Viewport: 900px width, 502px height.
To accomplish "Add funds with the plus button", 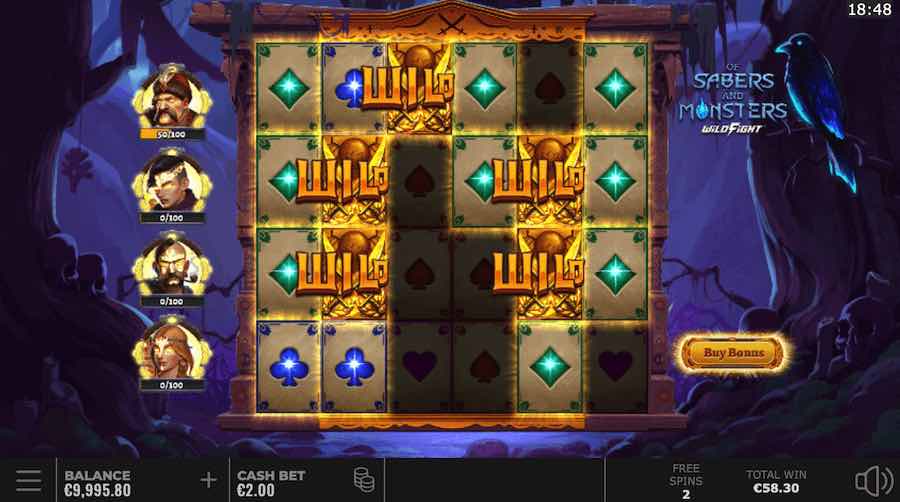I will (208, 481).
